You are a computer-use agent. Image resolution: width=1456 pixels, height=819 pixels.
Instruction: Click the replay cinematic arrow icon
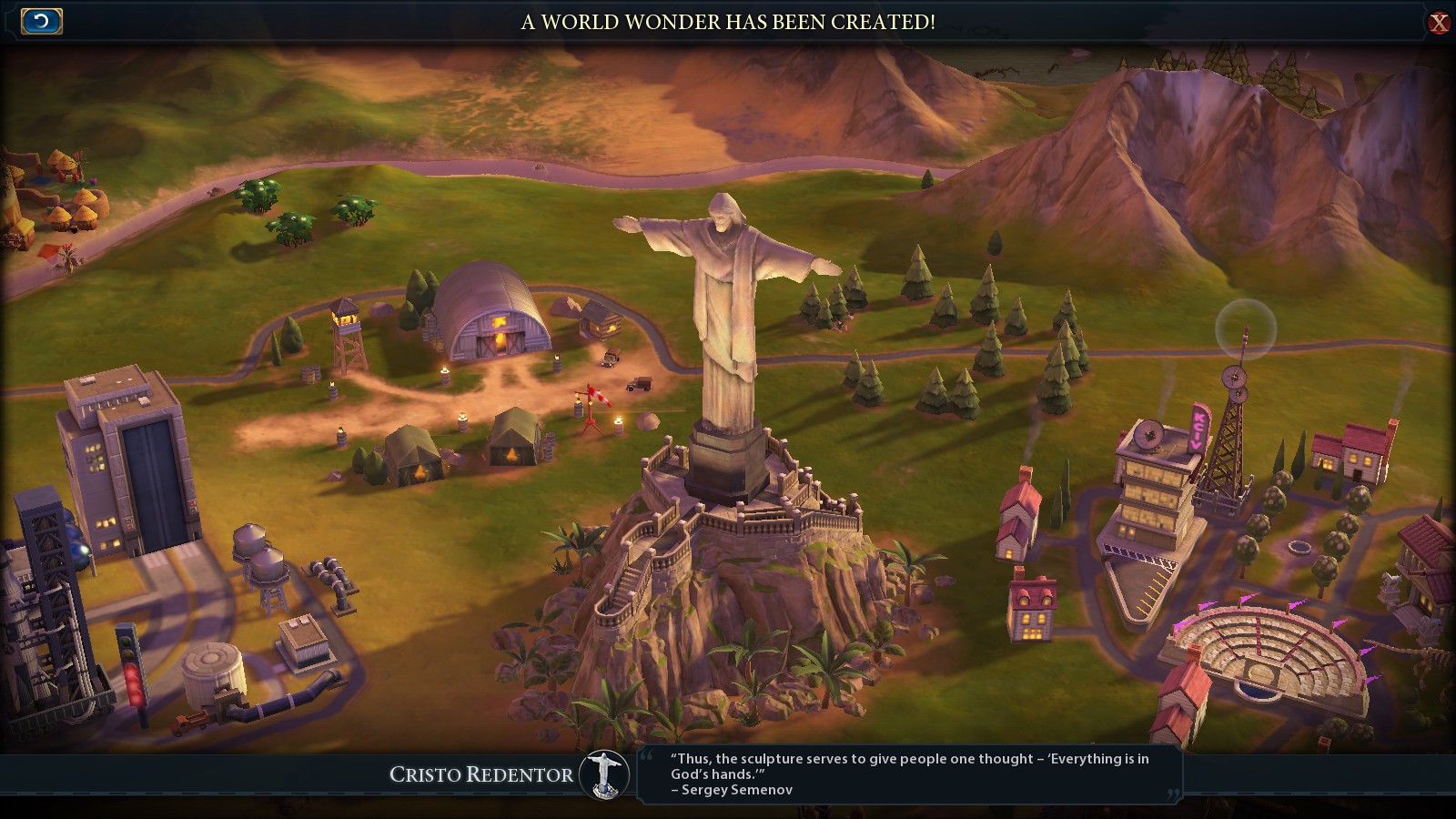click(40, 20)
